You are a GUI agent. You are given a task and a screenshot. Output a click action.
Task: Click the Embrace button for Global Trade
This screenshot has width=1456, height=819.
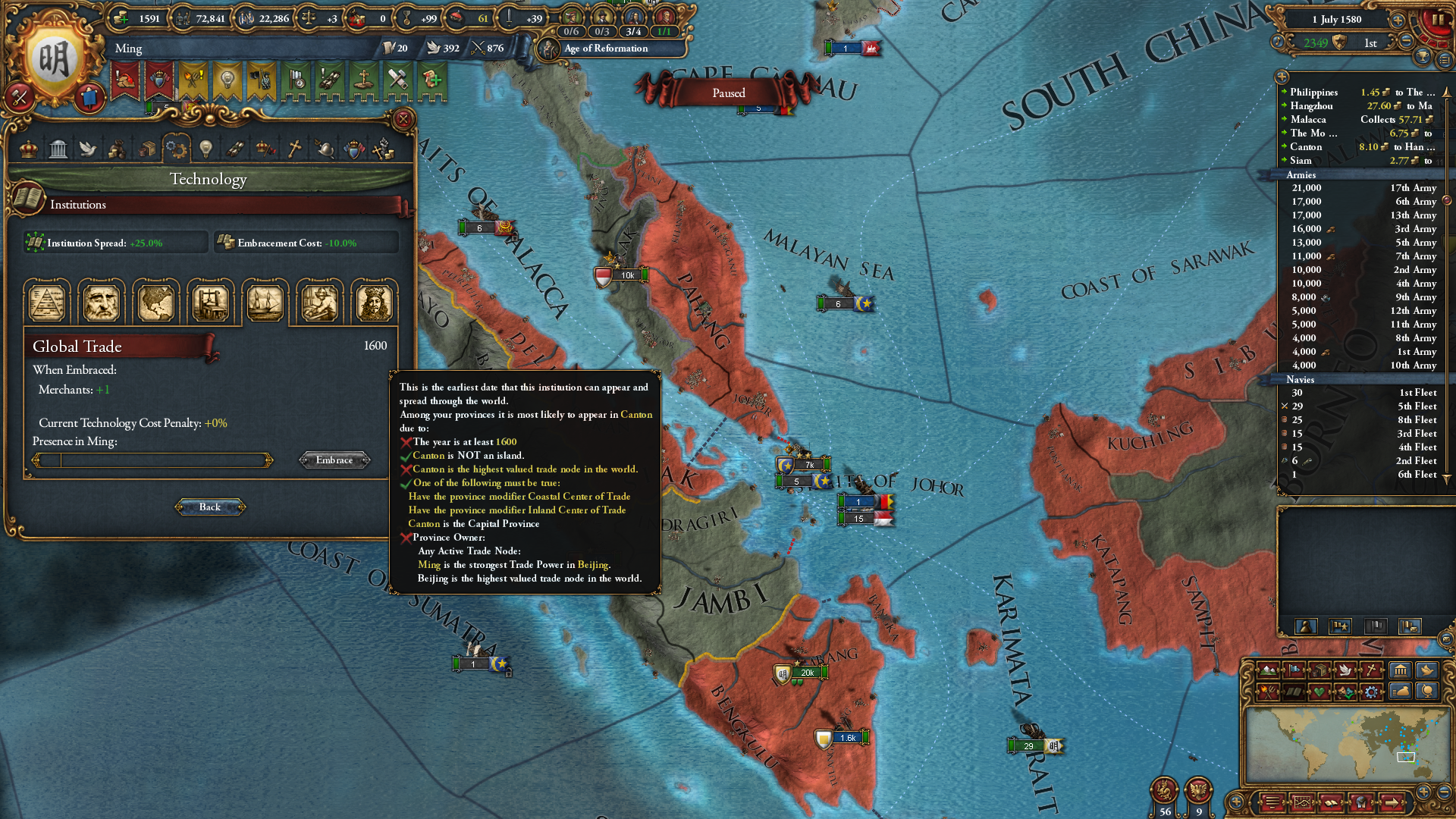(x=334, y=460)
